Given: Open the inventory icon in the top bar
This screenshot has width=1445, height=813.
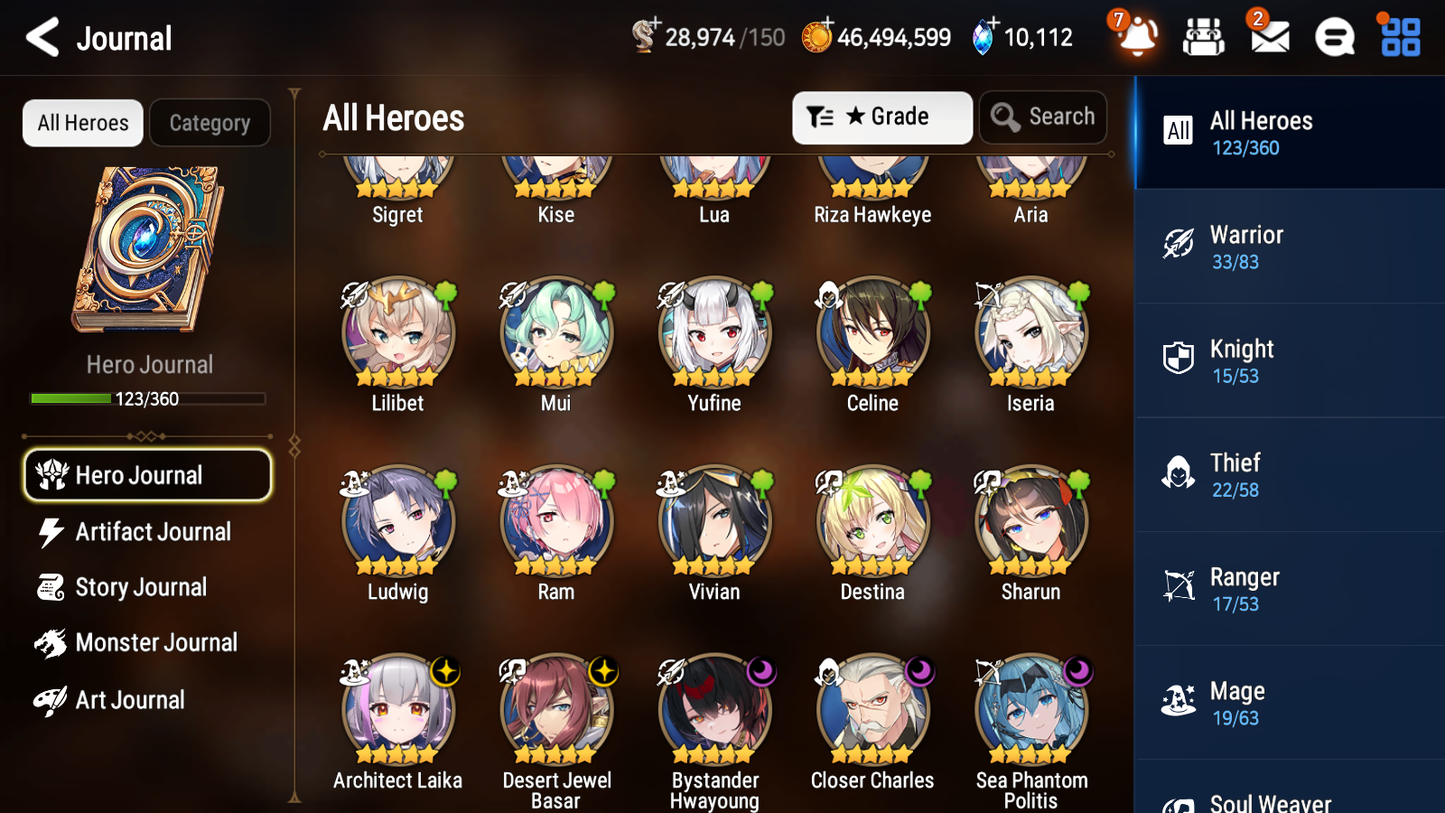Looking at the screenshot, I should (x=1203, y=36).
